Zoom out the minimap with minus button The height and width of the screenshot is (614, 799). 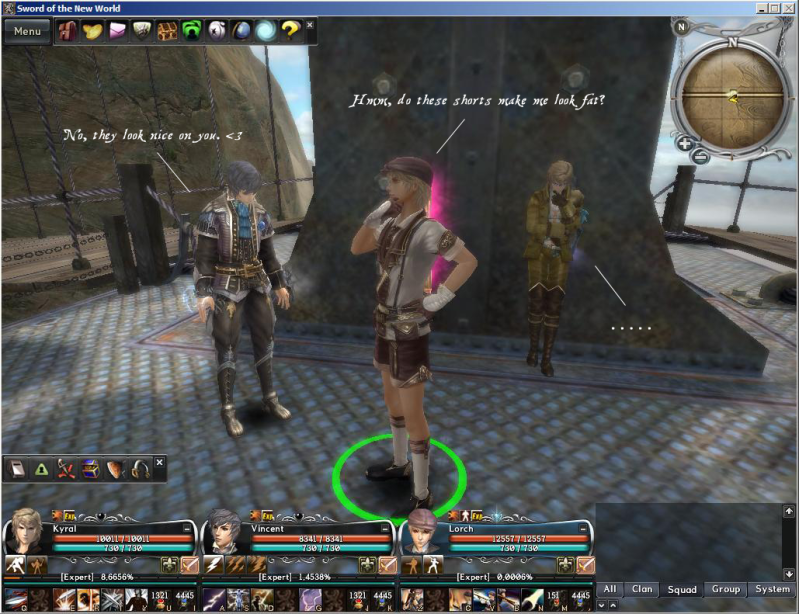701,155
